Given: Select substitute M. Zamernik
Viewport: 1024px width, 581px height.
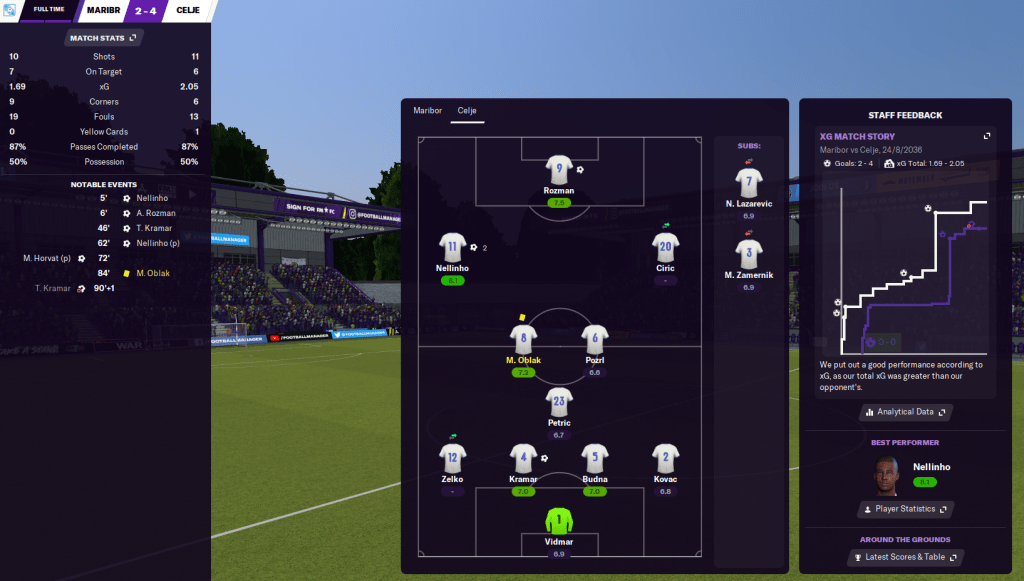Looking at the screenshot, I should [749, 254].
